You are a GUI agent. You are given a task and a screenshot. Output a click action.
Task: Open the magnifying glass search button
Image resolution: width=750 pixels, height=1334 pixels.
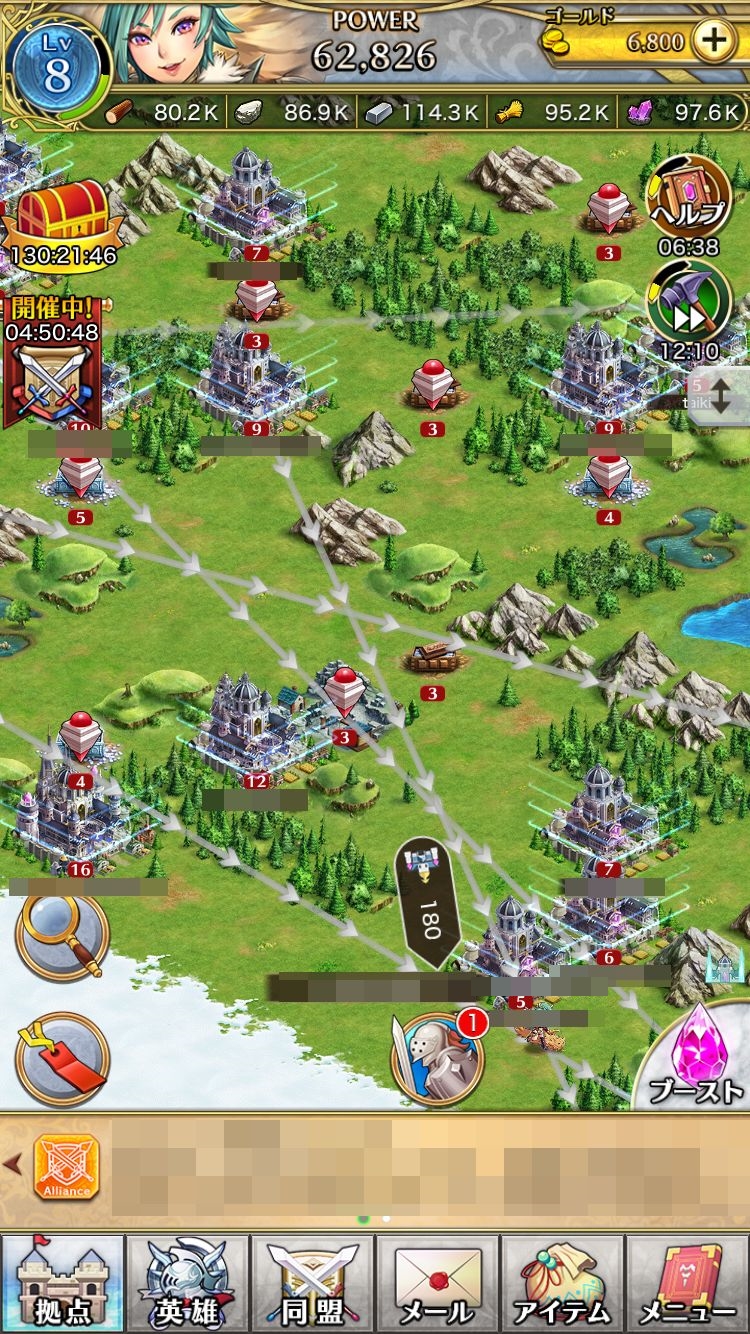[x=62, y=937]
